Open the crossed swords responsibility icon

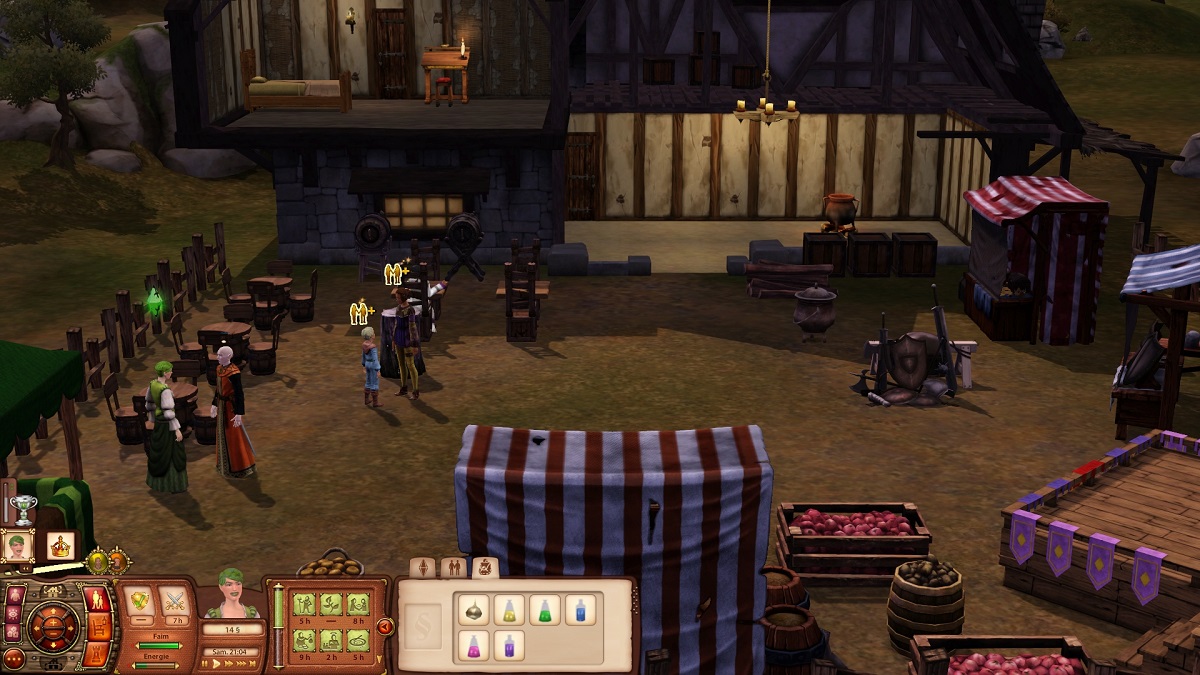coord(172,600)
